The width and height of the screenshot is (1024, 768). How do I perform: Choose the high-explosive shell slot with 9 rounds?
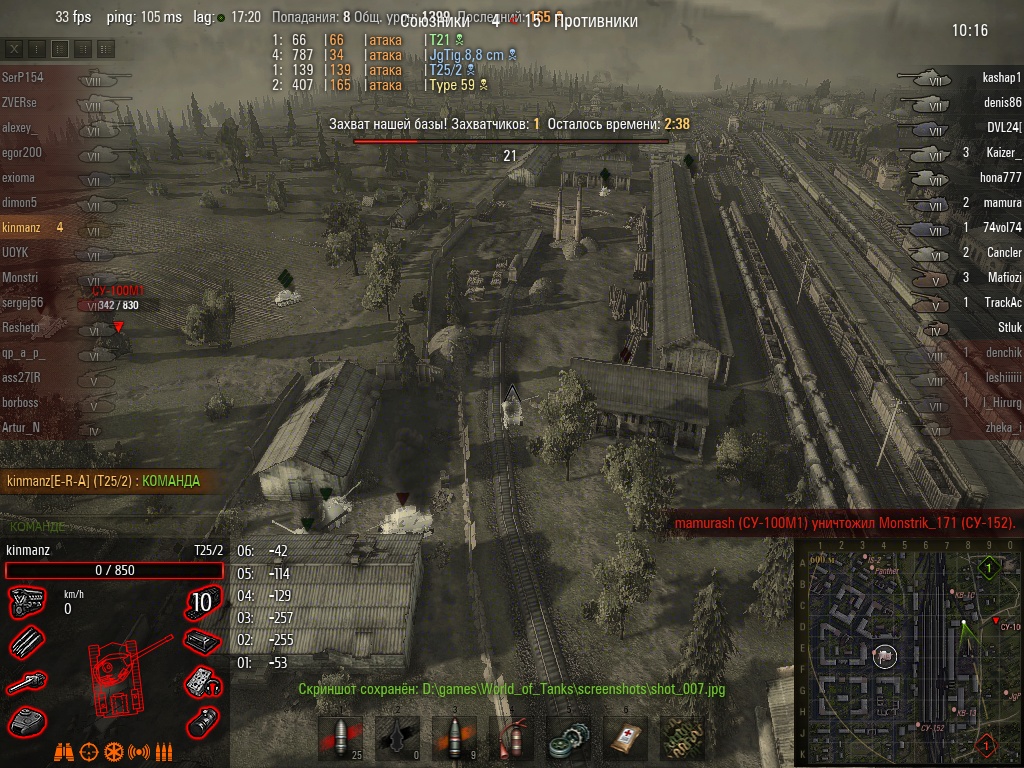tap(454, 740)
